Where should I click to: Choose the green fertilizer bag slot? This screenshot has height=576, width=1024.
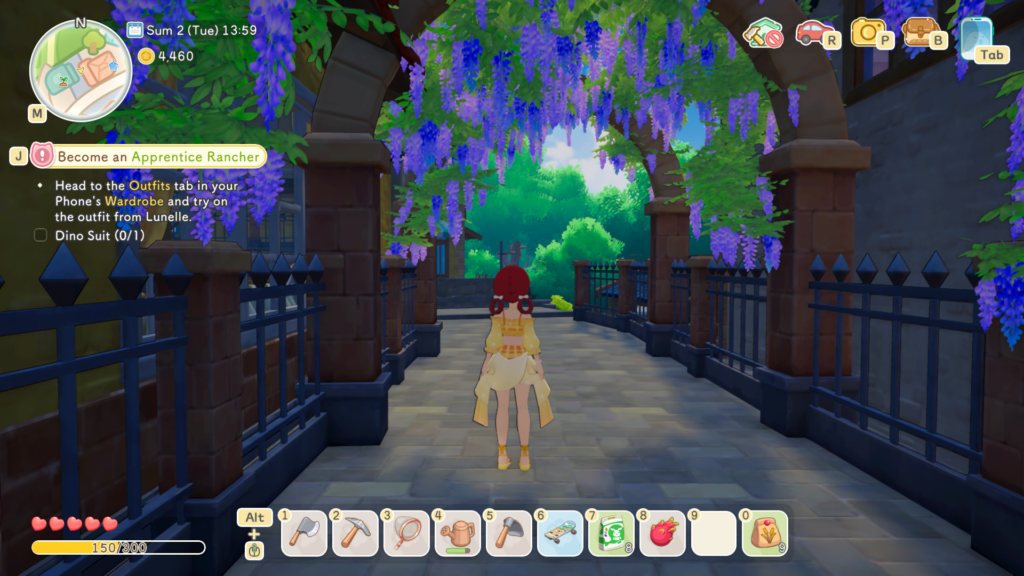click(x=611, y=533)
